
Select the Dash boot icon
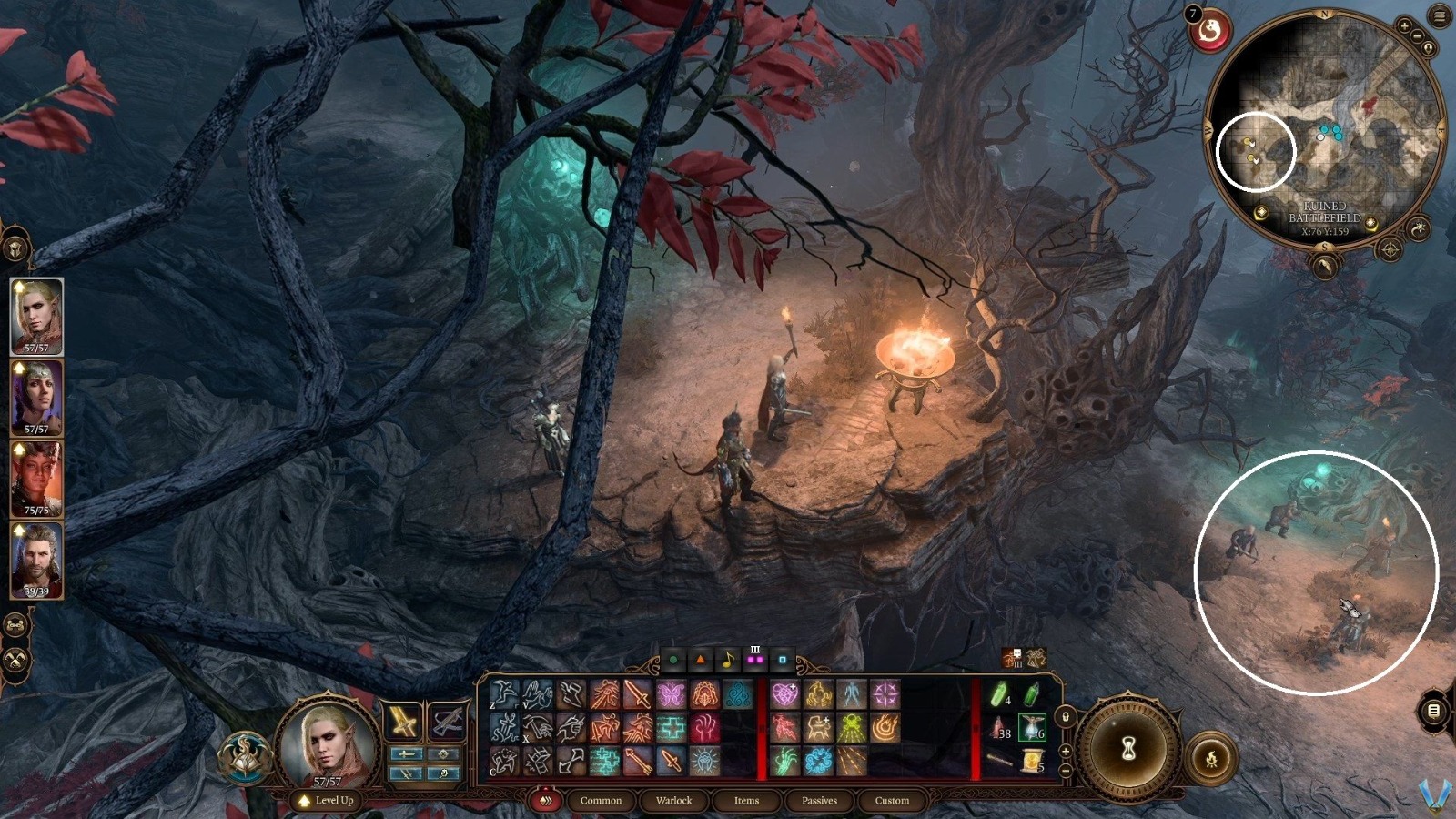pyautogui.click(x=571, y=694)
